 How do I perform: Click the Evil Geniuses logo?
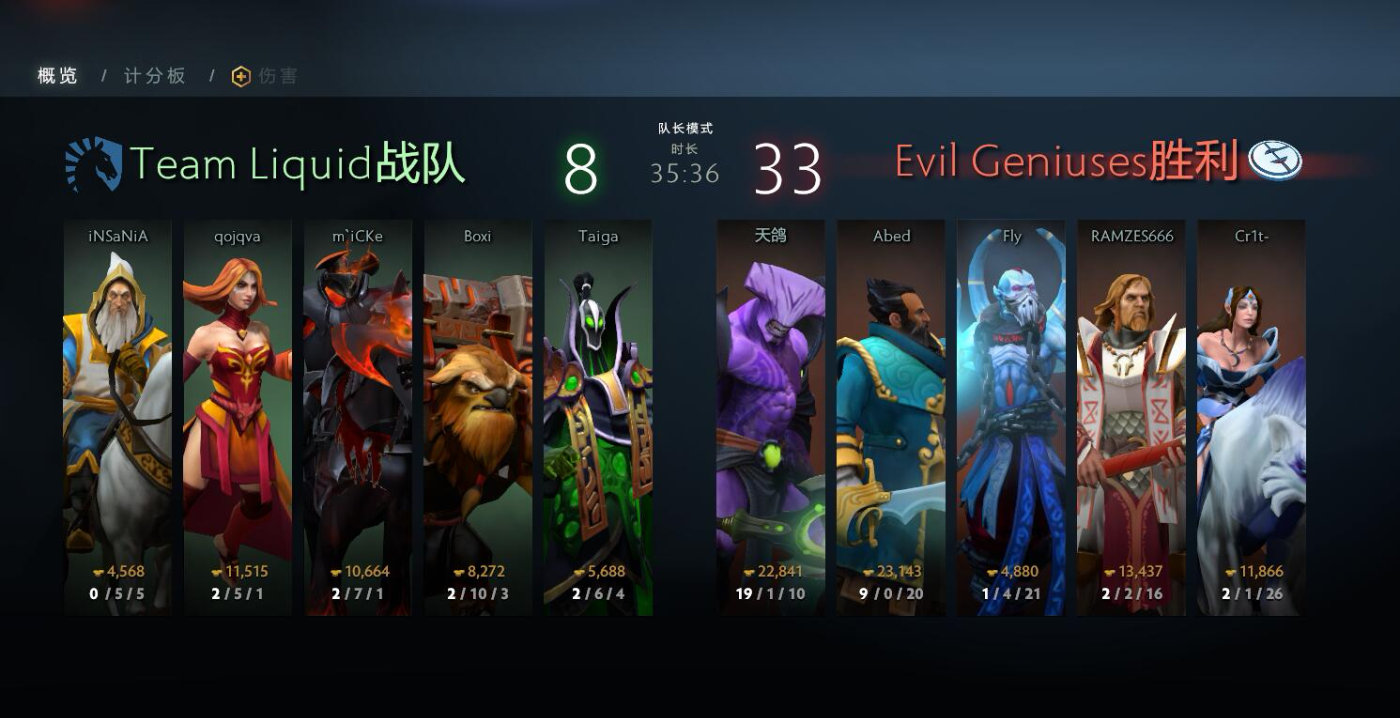click(x=1277, y=160)
